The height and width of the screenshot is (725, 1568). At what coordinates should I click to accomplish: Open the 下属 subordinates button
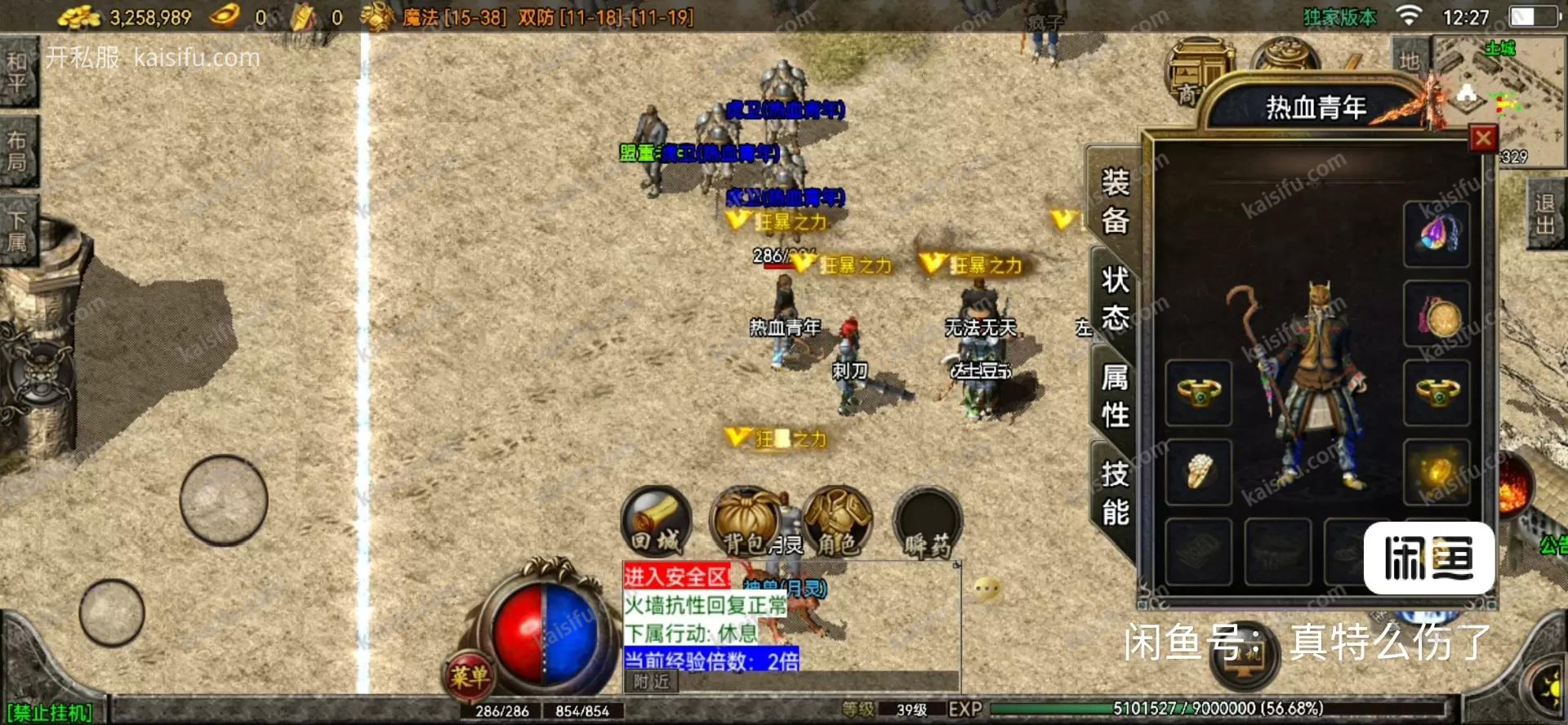(17, 231)
